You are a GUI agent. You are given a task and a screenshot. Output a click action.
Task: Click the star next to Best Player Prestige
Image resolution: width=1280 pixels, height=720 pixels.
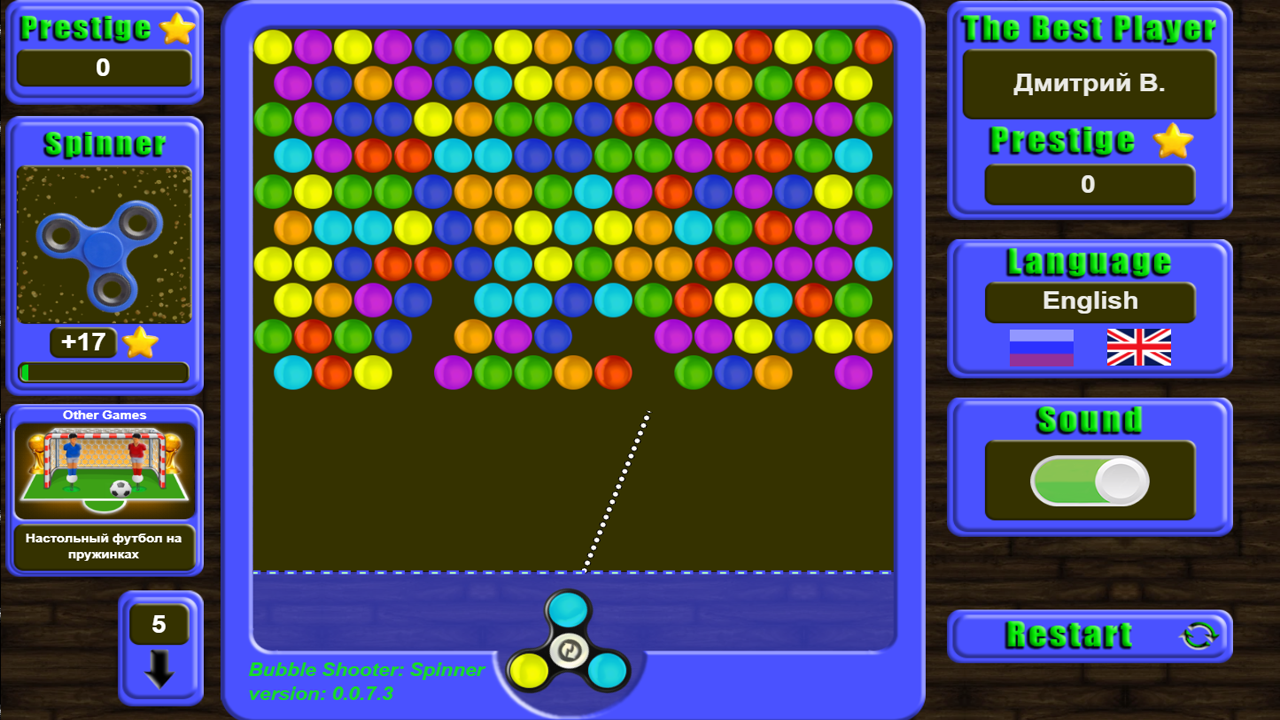[1175, 141]
